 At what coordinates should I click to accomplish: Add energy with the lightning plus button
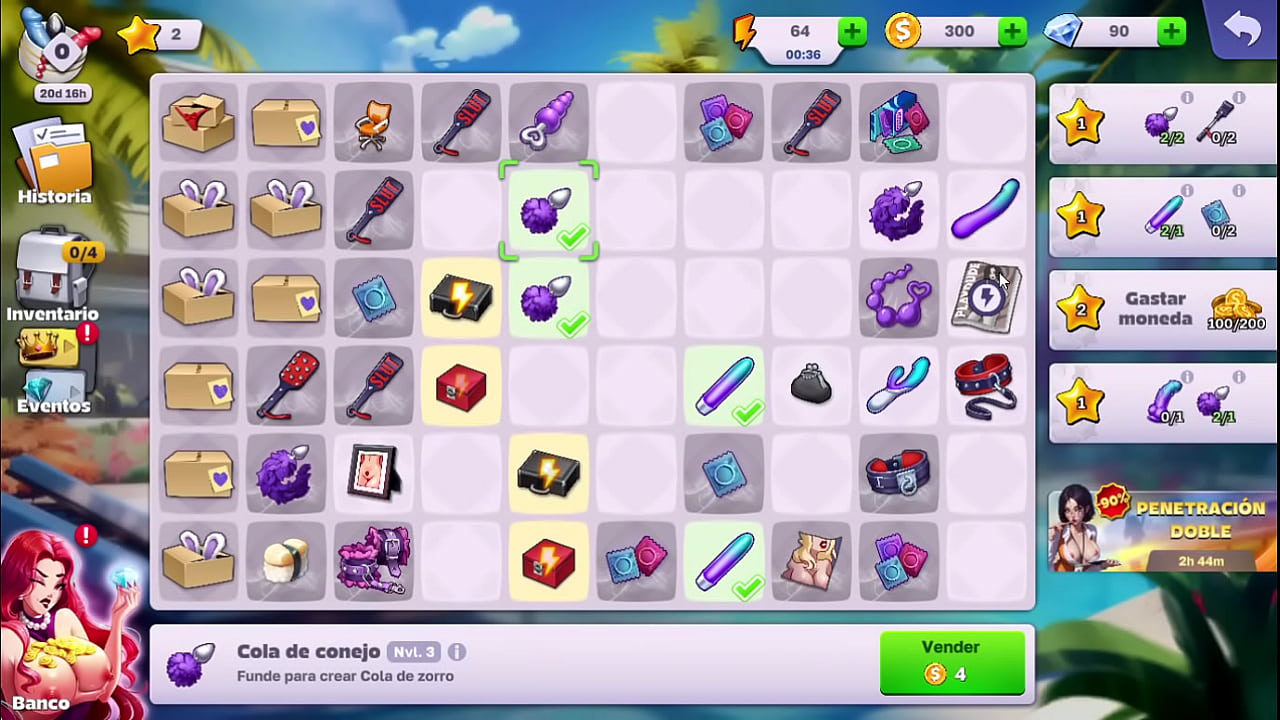852,32
